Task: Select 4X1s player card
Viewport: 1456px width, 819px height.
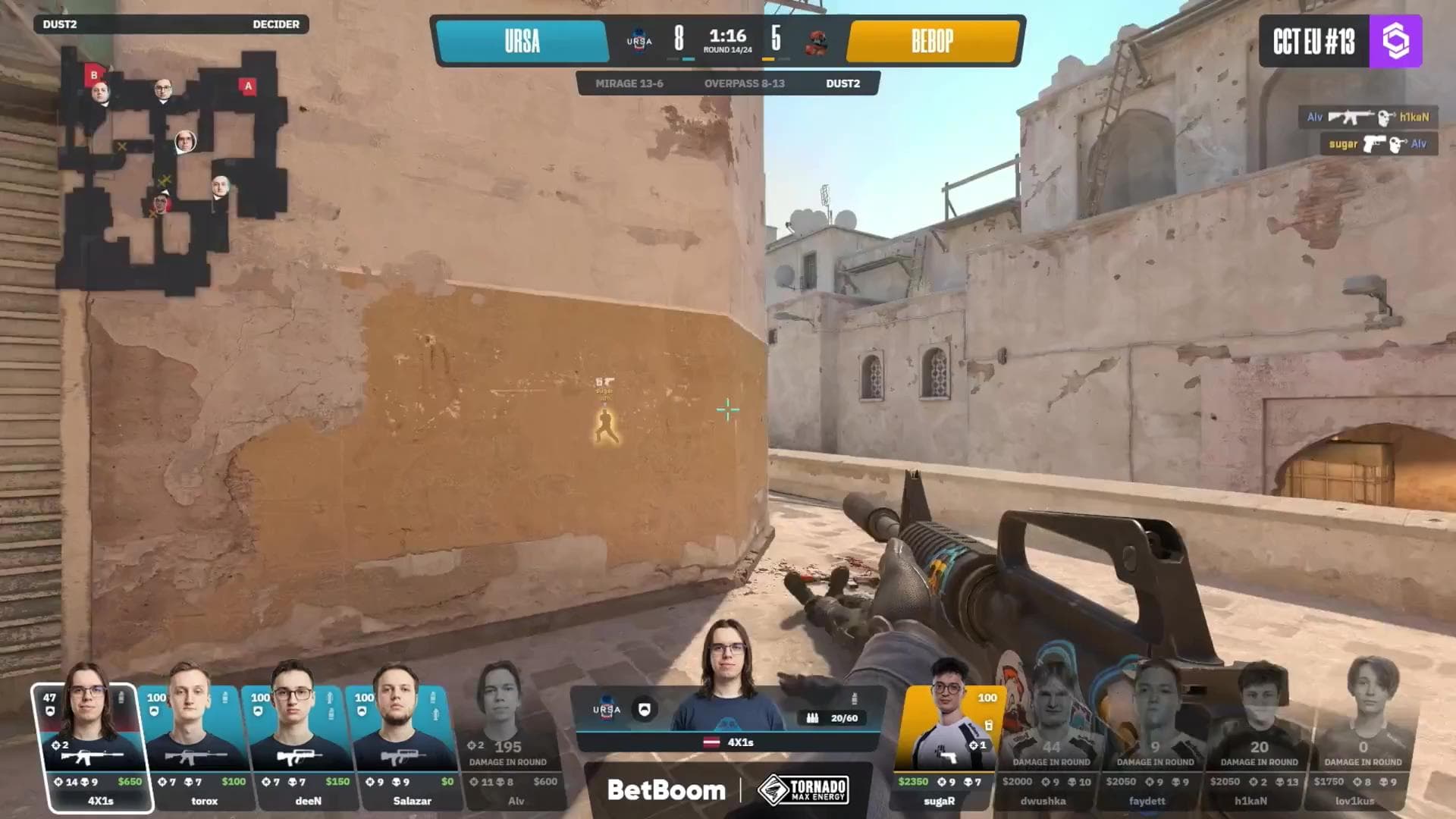Action: point(93,747)
